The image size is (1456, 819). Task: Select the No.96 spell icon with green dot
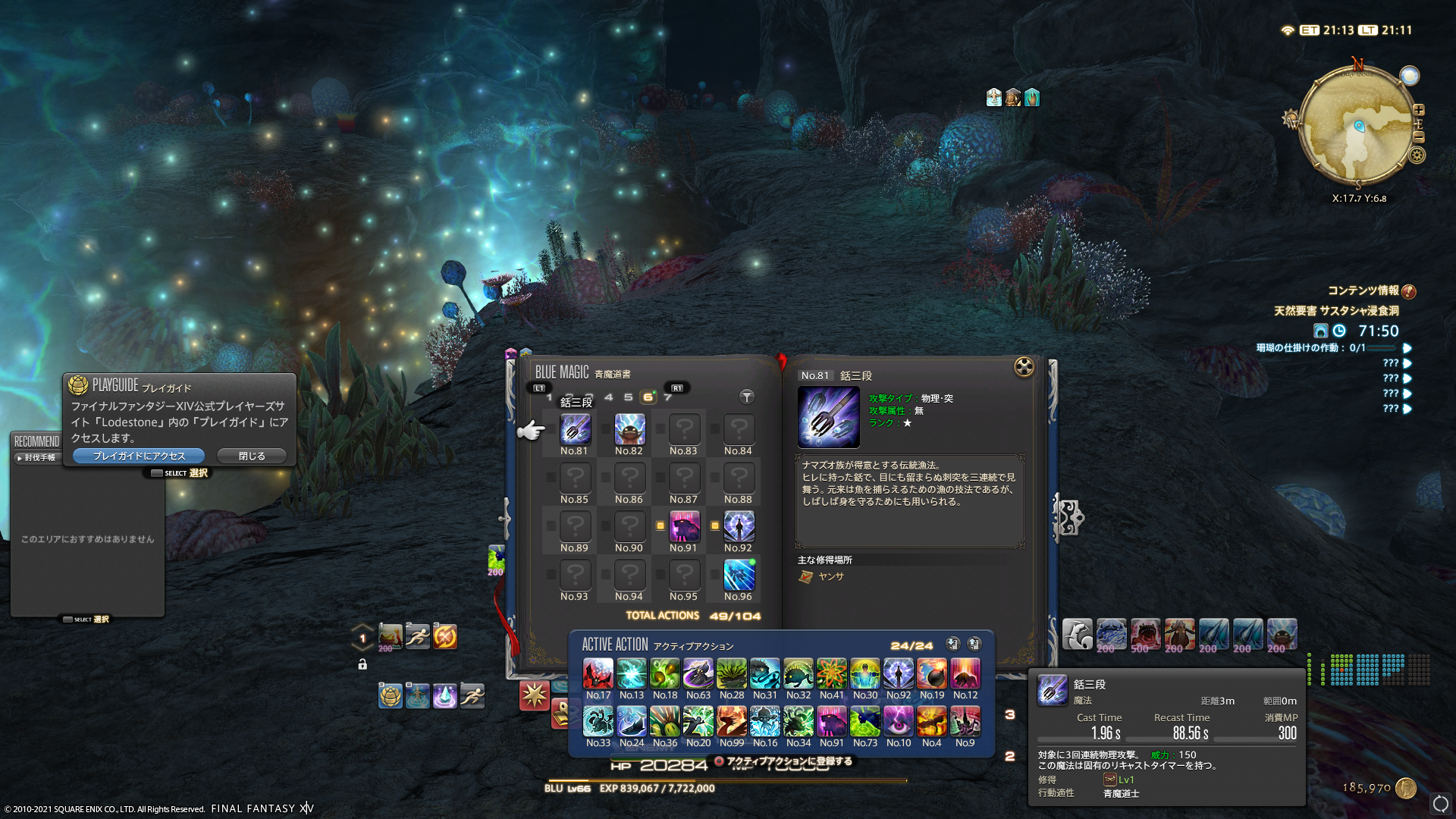[x=739, y=577]
